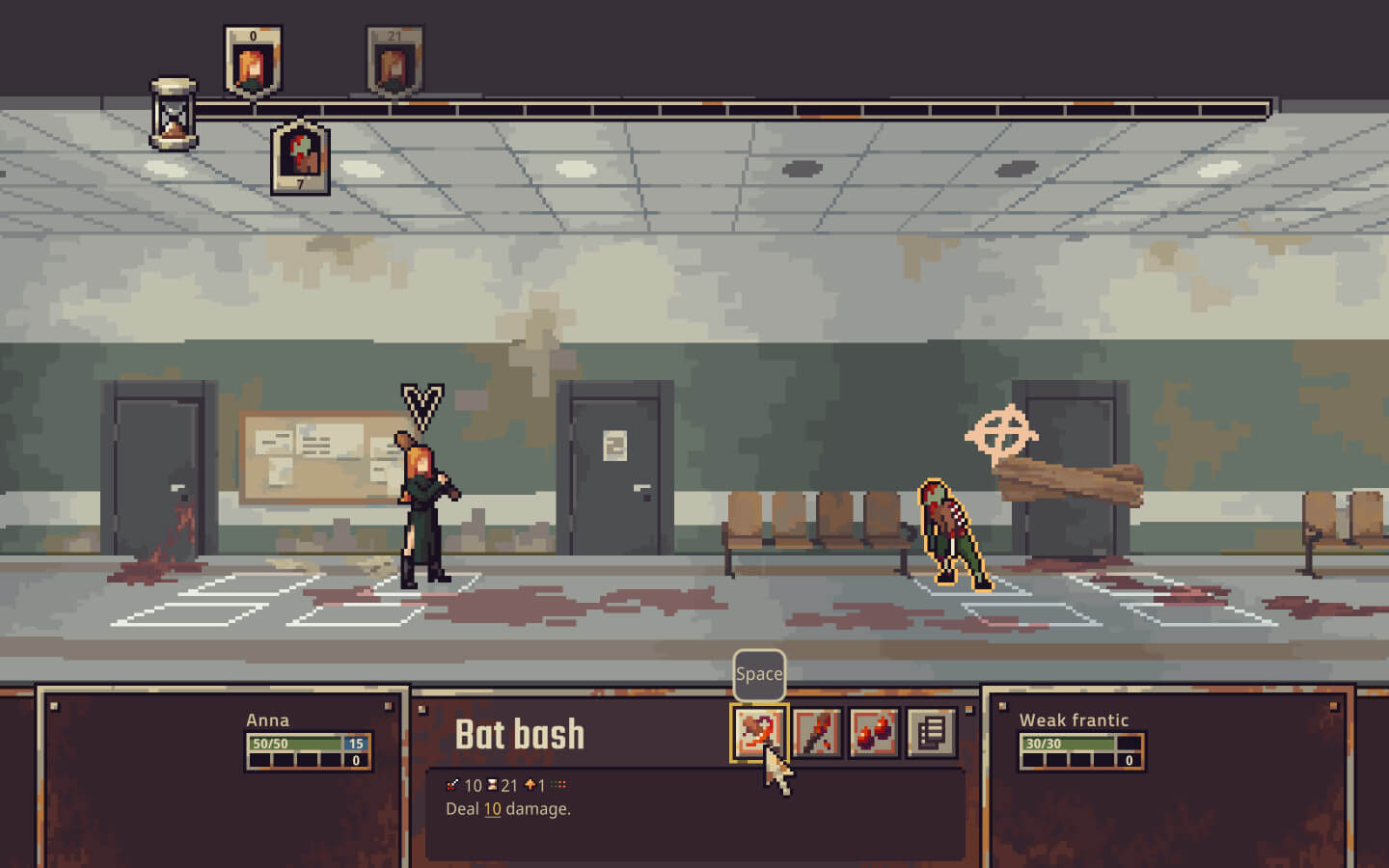This screenshot has height=868, width=1389.
Task: Target the Weak frantic zombie with crosshair
Action: [954, 535]
